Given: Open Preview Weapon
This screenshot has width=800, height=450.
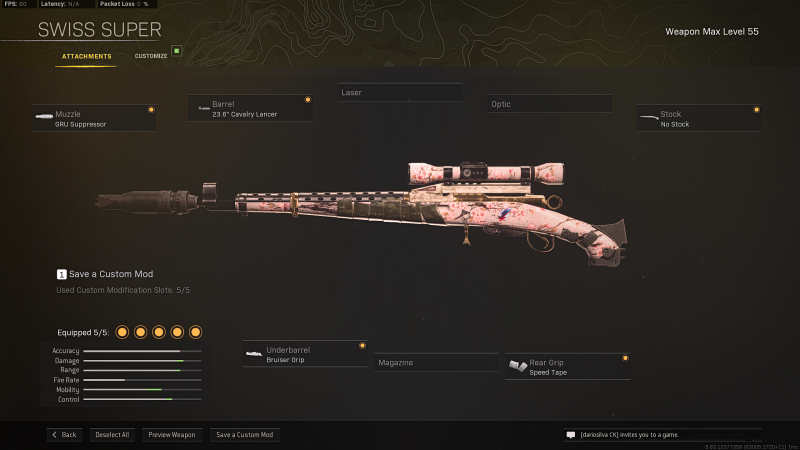Looking at the screenshot, I should (x=172, y=435).
